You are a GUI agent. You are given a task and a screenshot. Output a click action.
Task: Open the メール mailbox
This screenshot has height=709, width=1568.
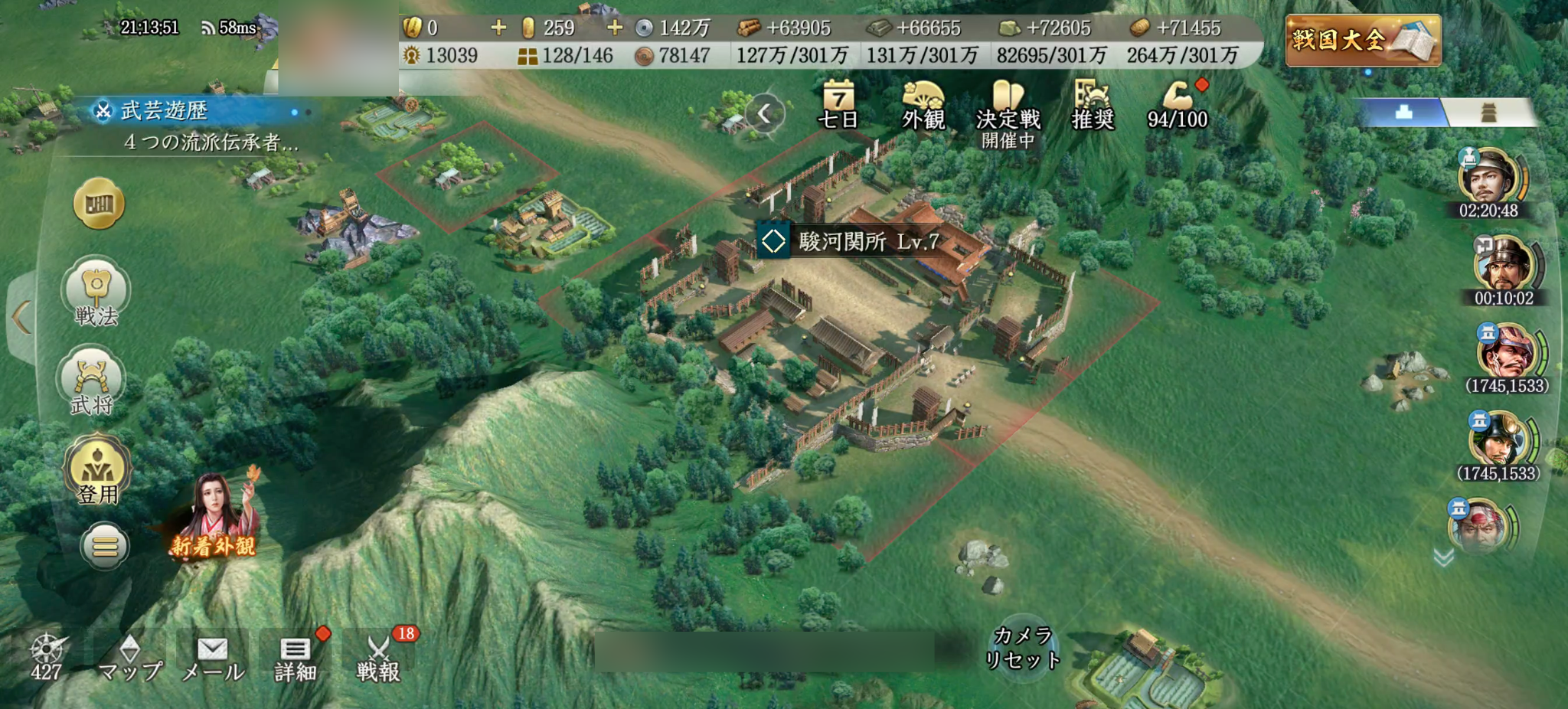(x=213, y=658)
